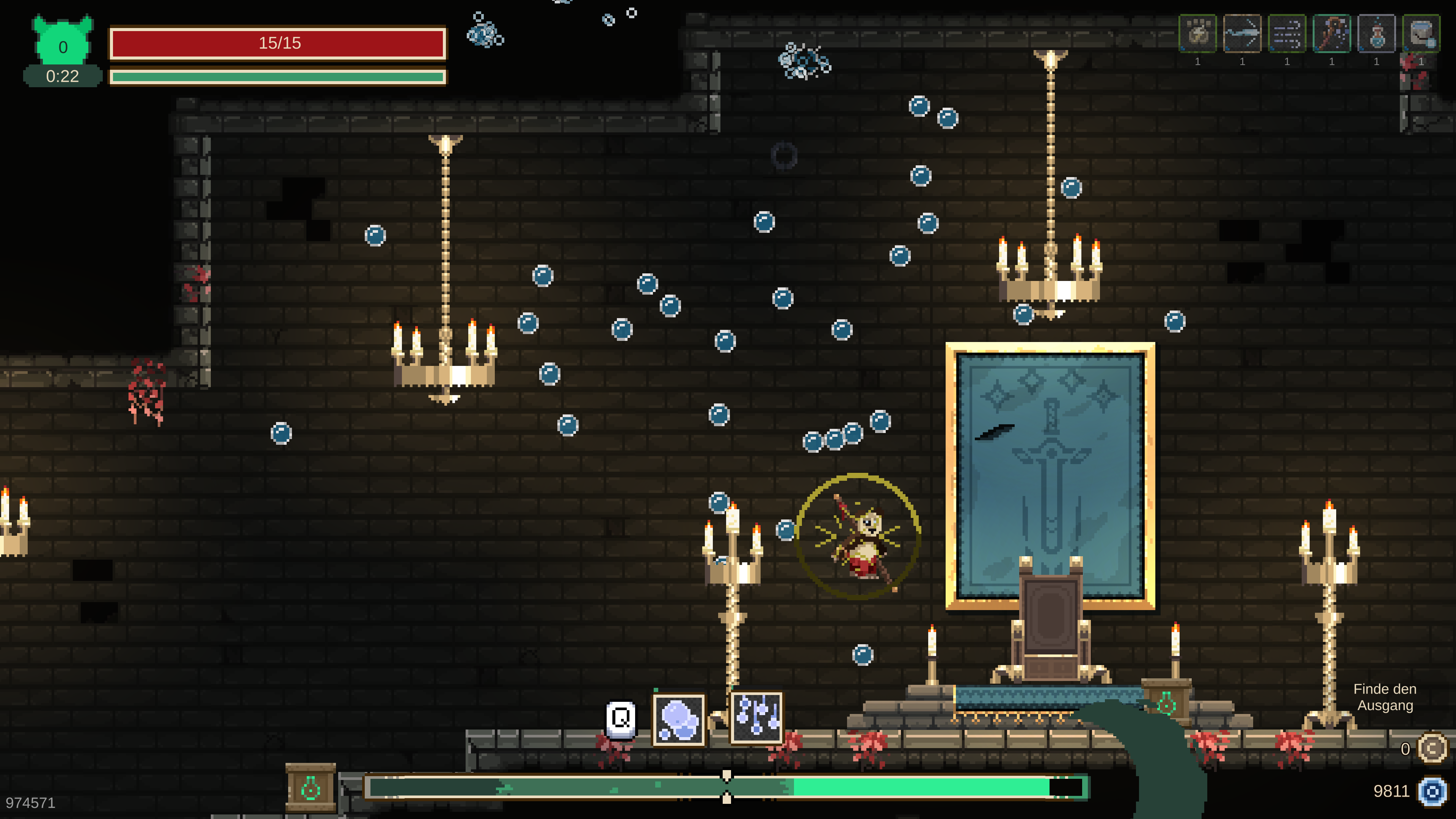The width and height of the screenshot is (1456, 819).
Task: Choose the dashed speed lines item icon
Action: click(1287, 33)
